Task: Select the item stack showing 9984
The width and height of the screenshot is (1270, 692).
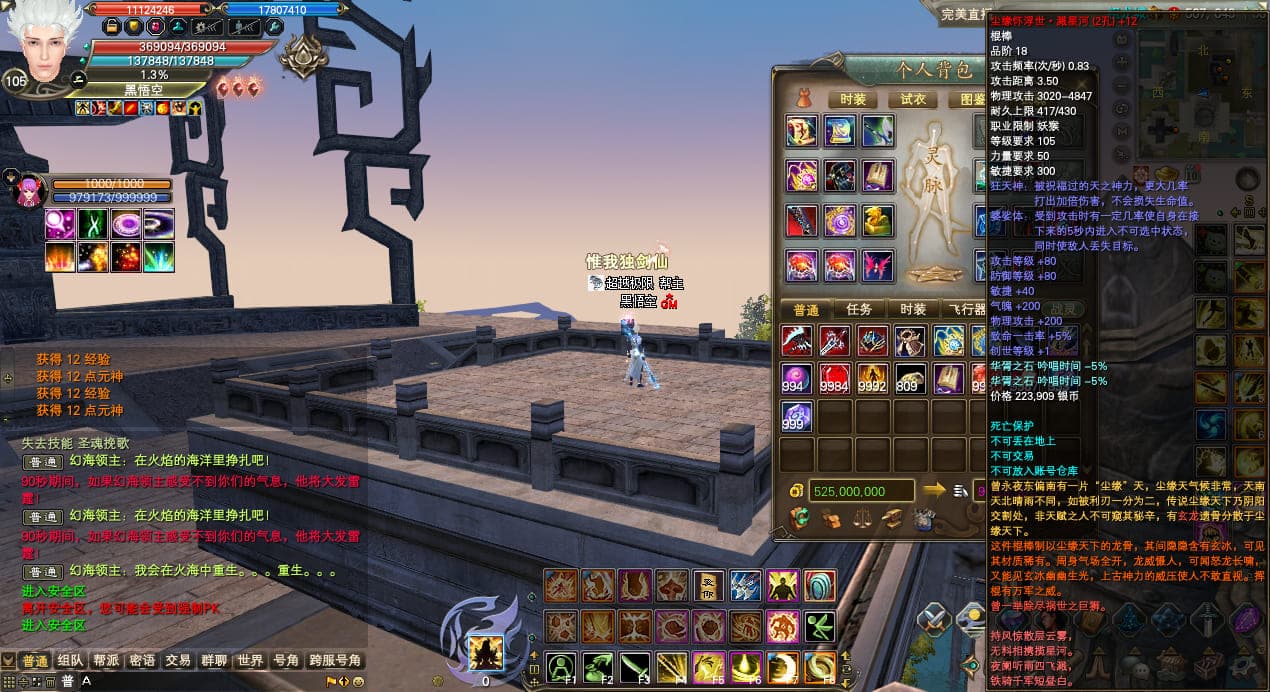Action: point(835,379)
